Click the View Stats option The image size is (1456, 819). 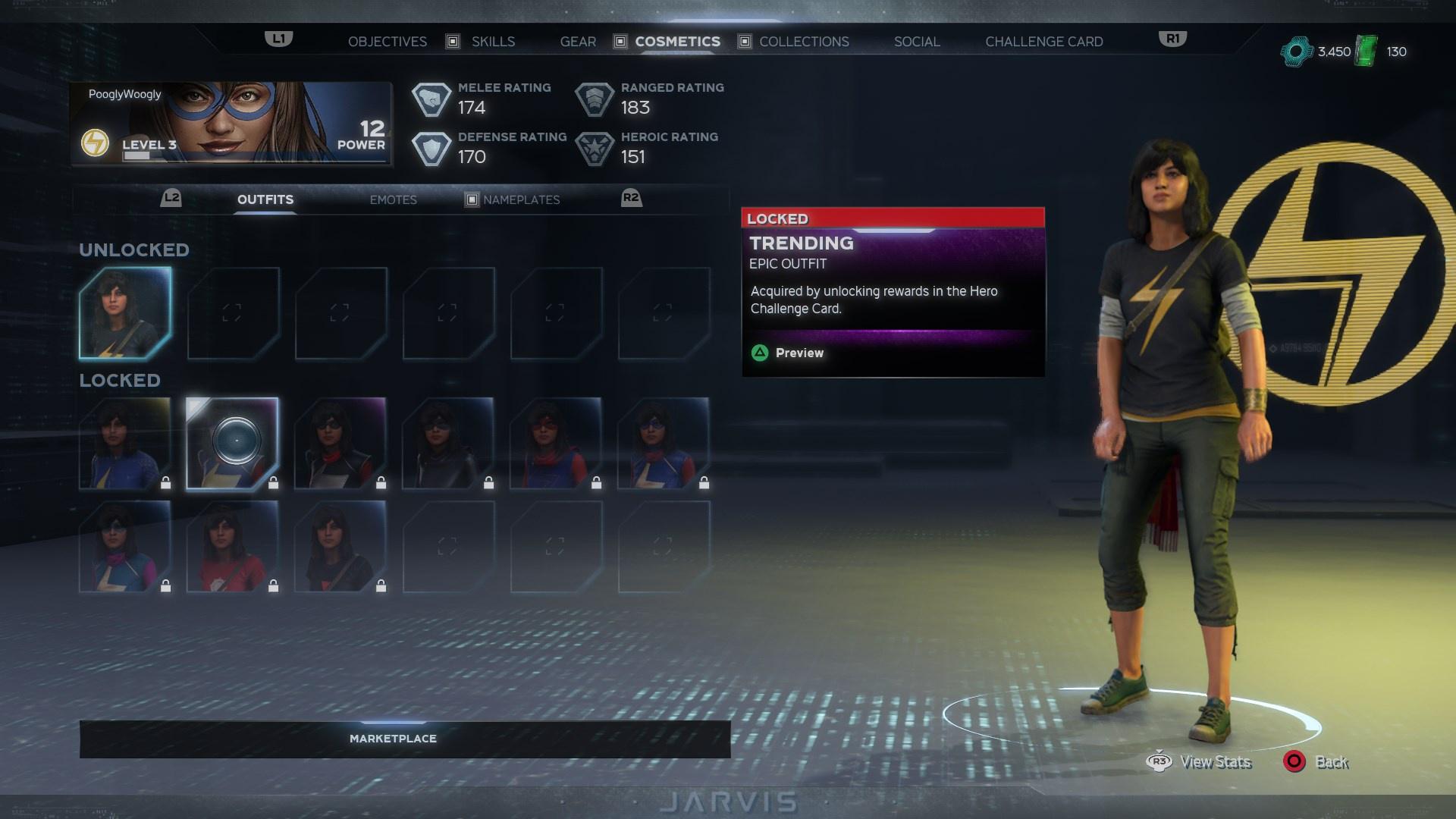pos(1214,762)
